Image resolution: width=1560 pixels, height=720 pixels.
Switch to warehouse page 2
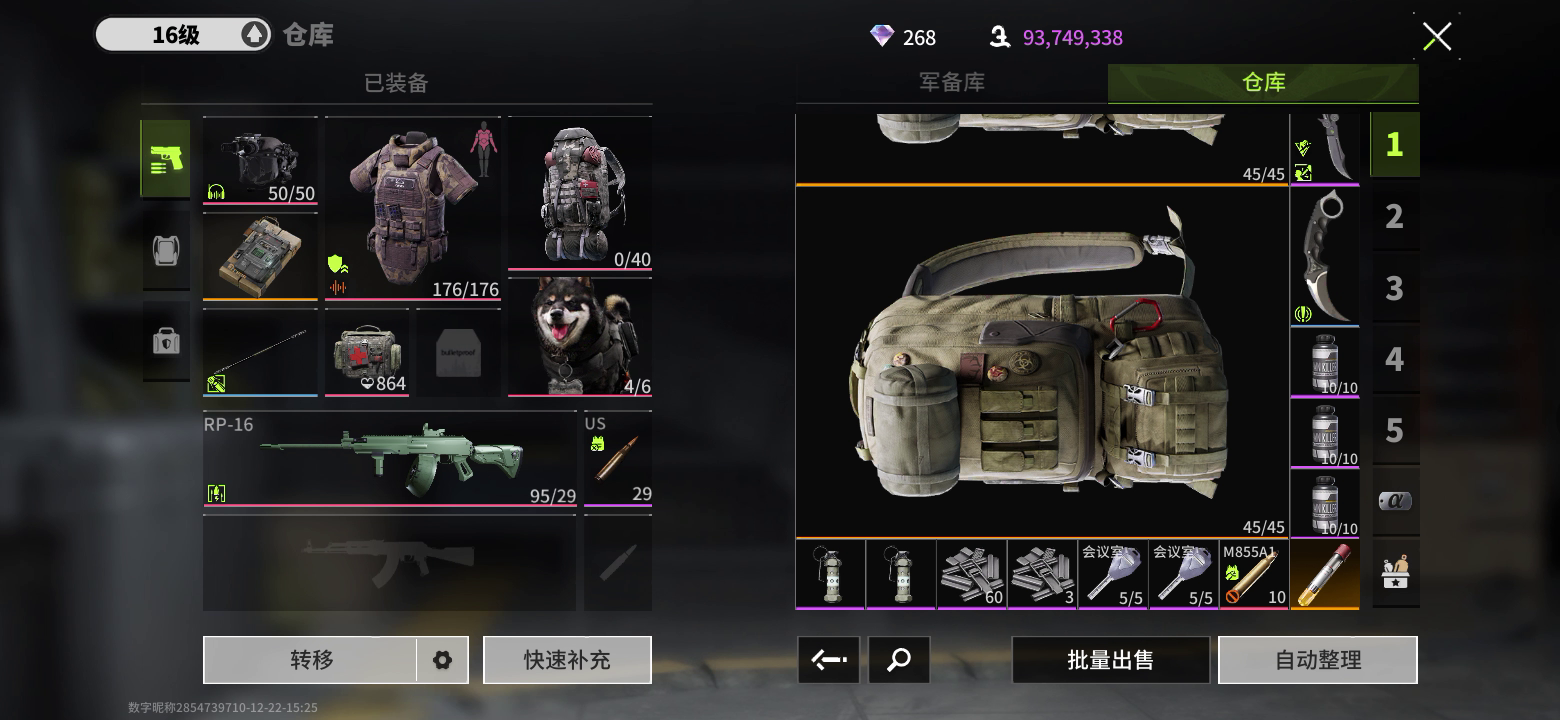pos(1394,216)
